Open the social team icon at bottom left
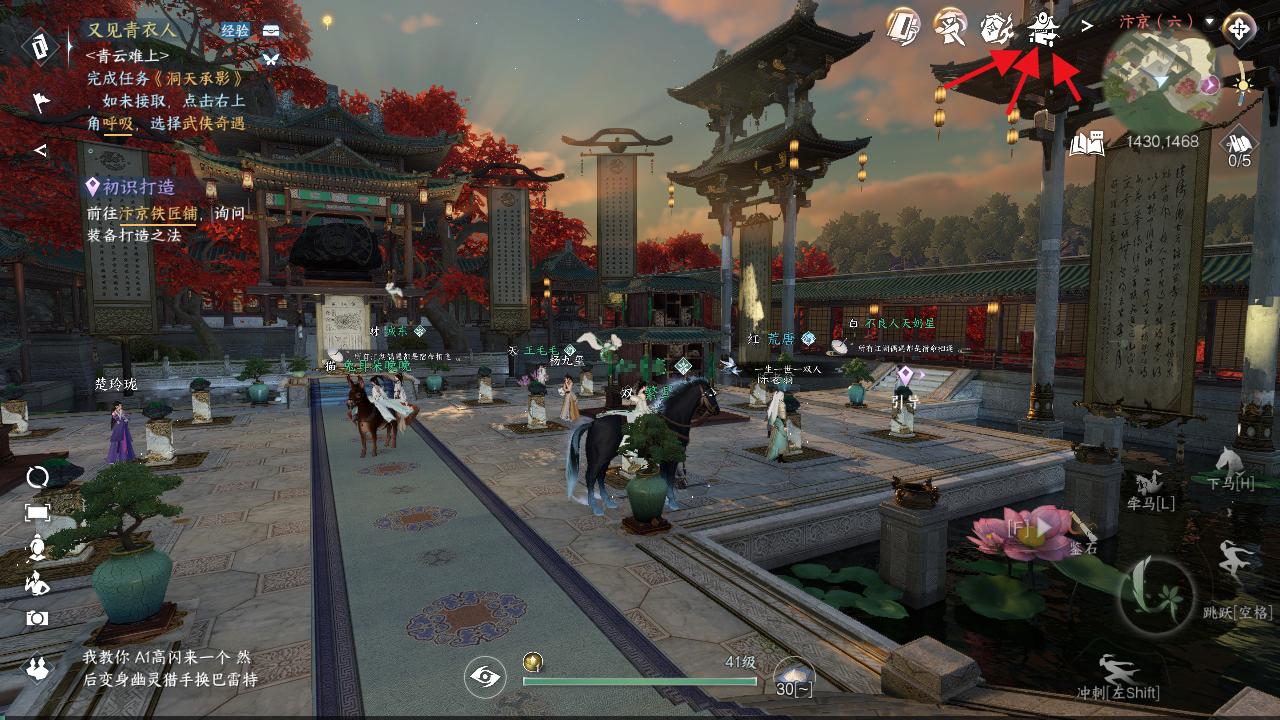 (37, 666)
